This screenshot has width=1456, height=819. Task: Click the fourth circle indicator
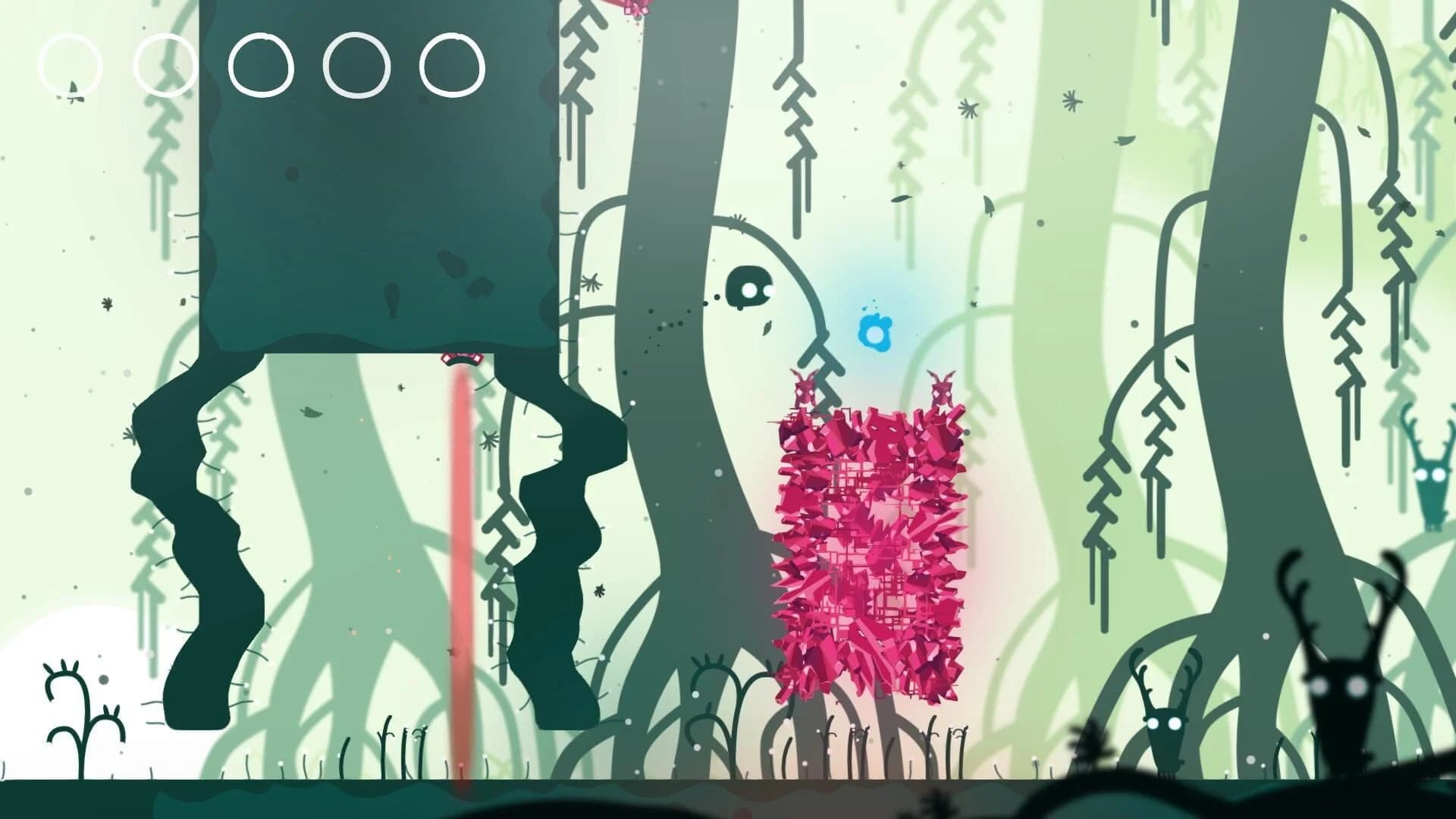pyautogui.click(x=353, y=67)
